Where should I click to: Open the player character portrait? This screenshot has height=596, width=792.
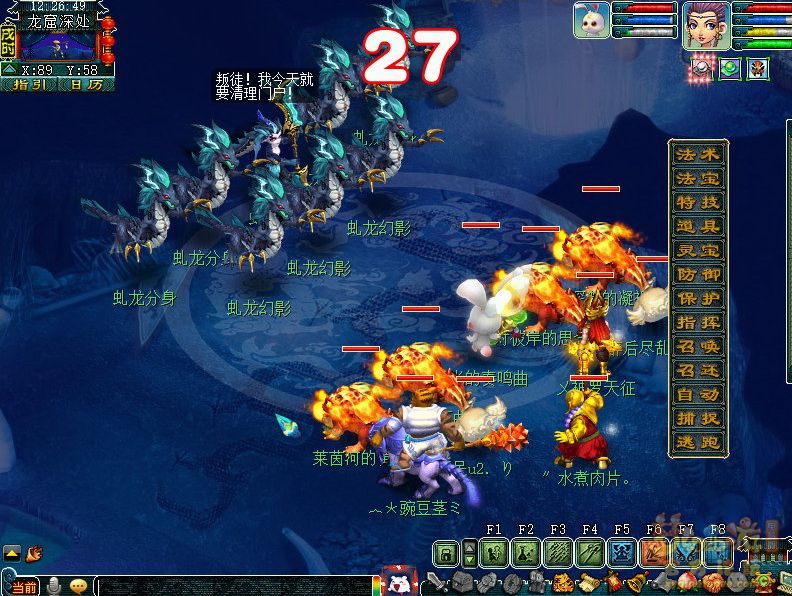coord(705,24)
